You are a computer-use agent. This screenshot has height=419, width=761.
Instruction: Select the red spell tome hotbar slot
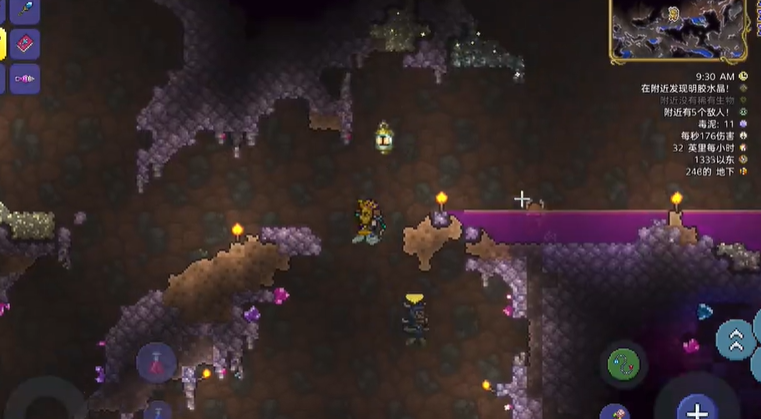[26, 43]
